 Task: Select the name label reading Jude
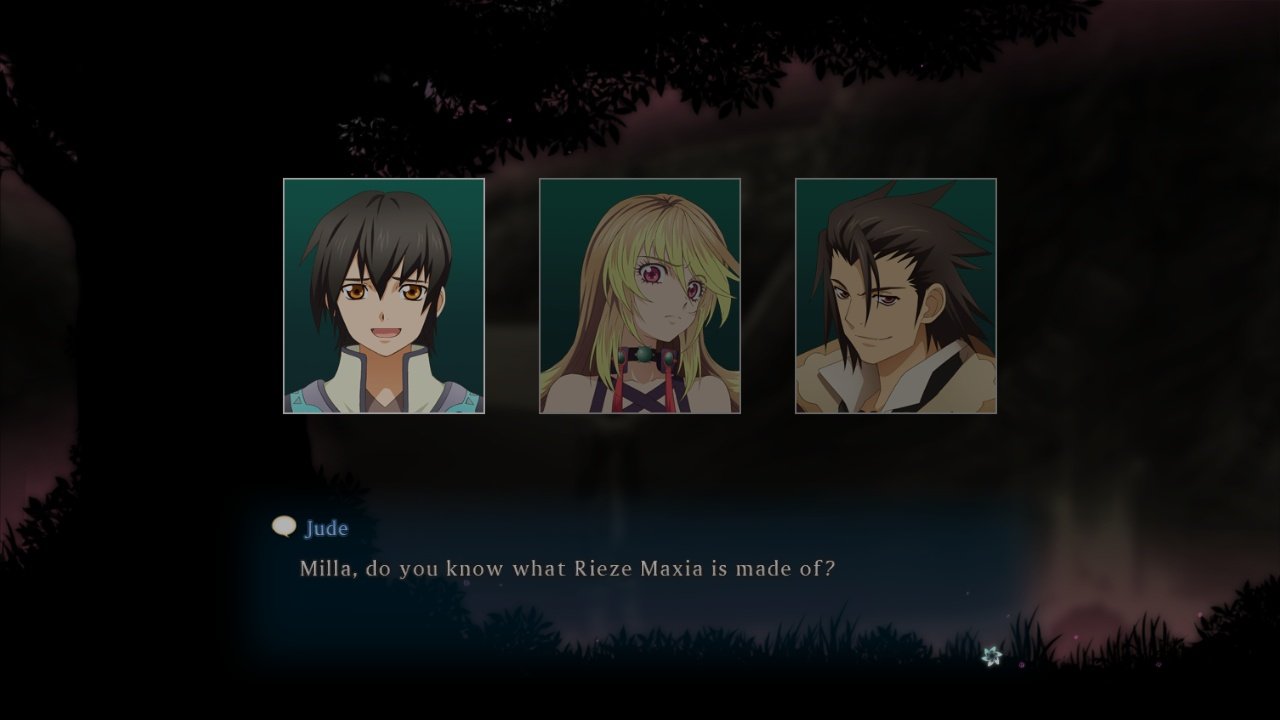[x=327, y=529]
